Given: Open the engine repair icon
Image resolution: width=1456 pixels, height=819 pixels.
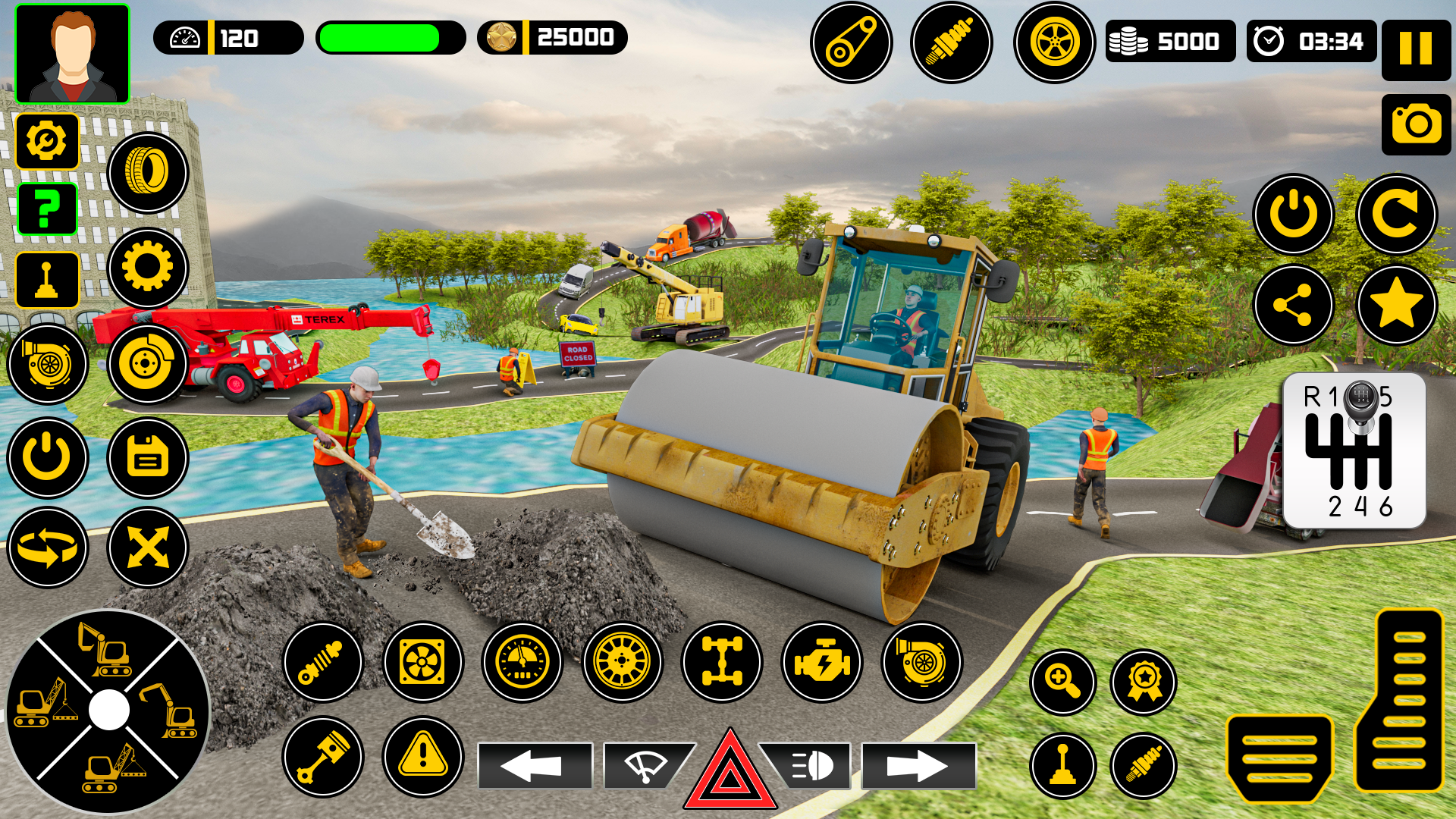Looking at the screenshot, I should [821, 661].
